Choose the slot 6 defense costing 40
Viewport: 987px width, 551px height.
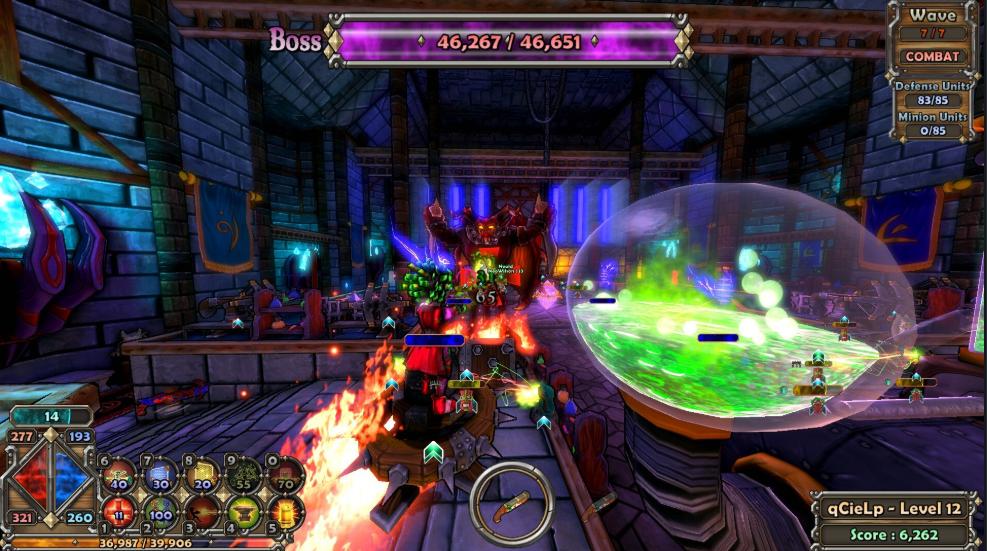pos(119,474)
